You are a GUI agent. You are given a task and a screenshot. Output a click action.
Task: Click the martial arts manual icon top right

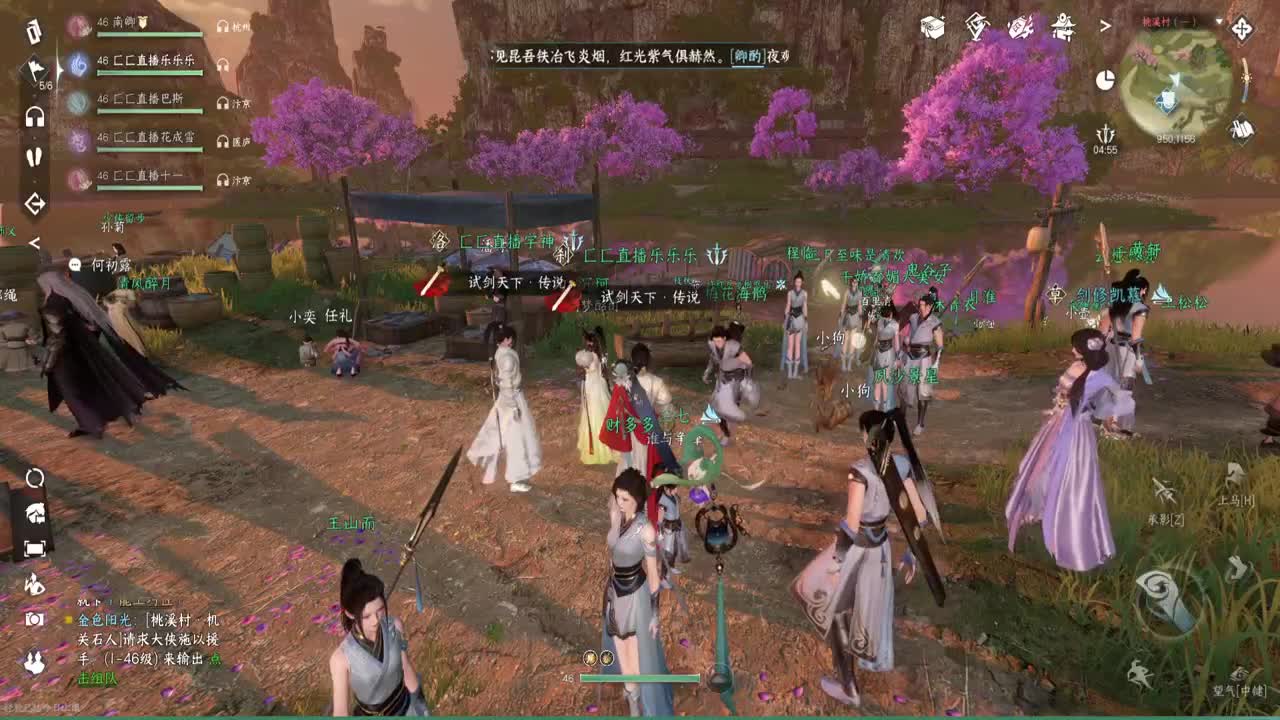click(x=977, y=26)
